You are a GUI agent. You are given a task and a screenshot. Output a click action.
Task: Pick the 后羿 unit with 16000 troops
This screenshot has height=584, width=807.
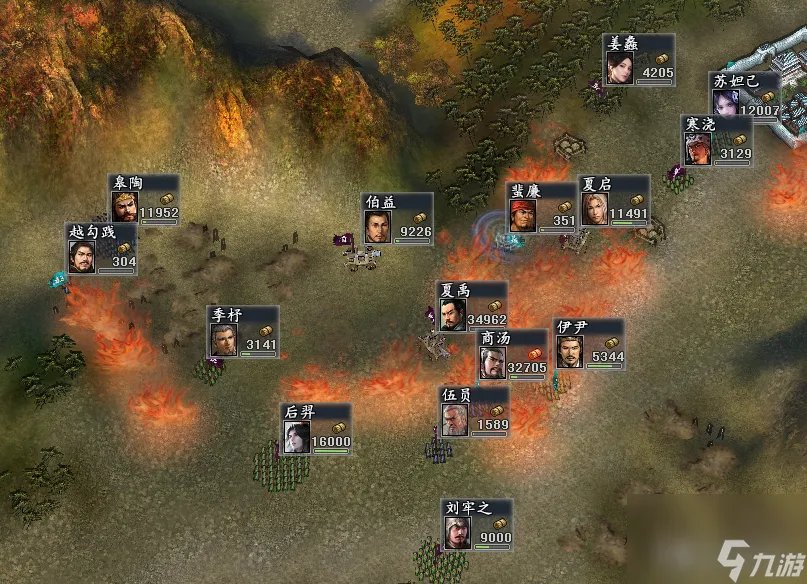(x=316, y=429)
